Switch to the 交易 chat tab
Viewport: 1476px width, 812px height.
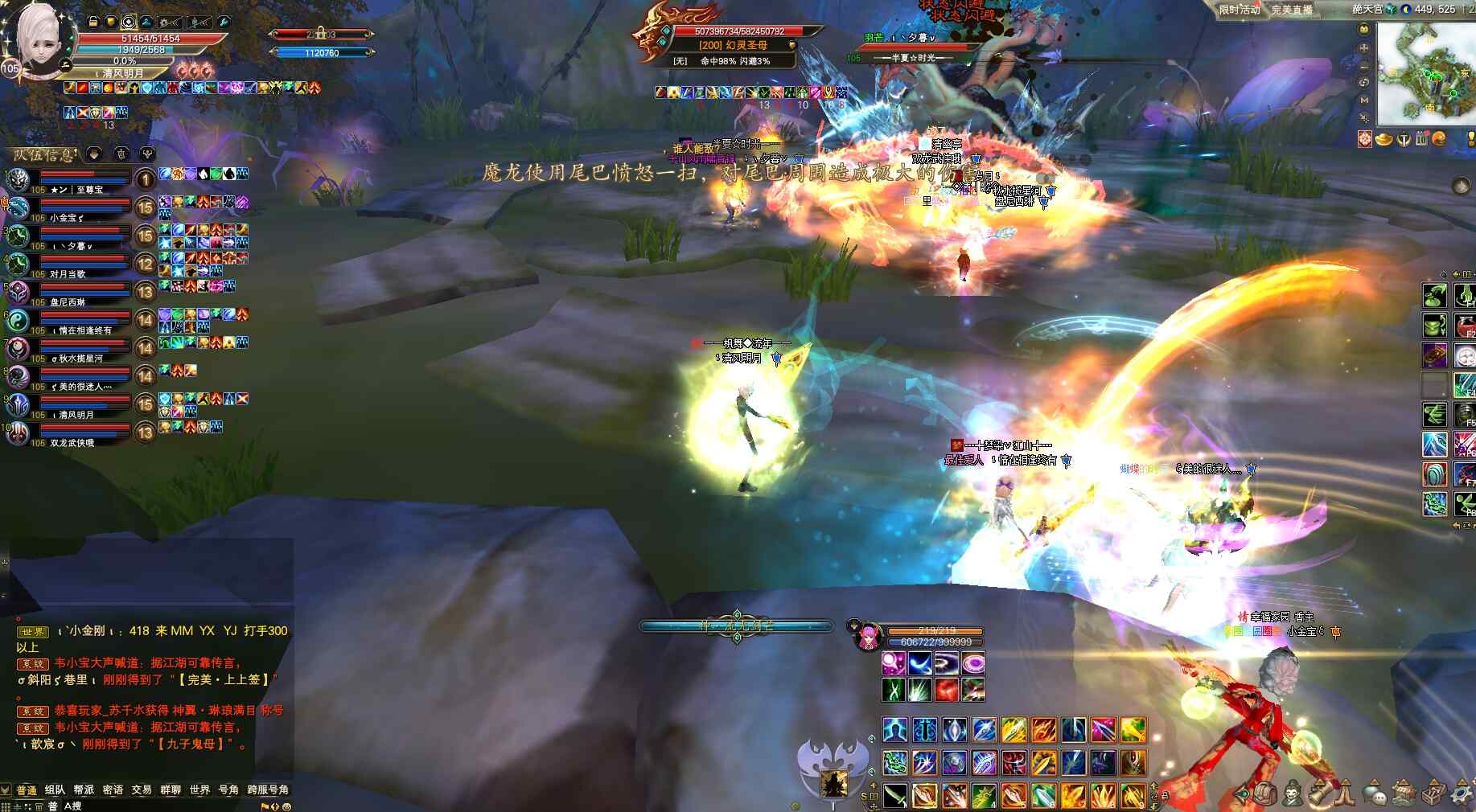click(x=142, y=789)
